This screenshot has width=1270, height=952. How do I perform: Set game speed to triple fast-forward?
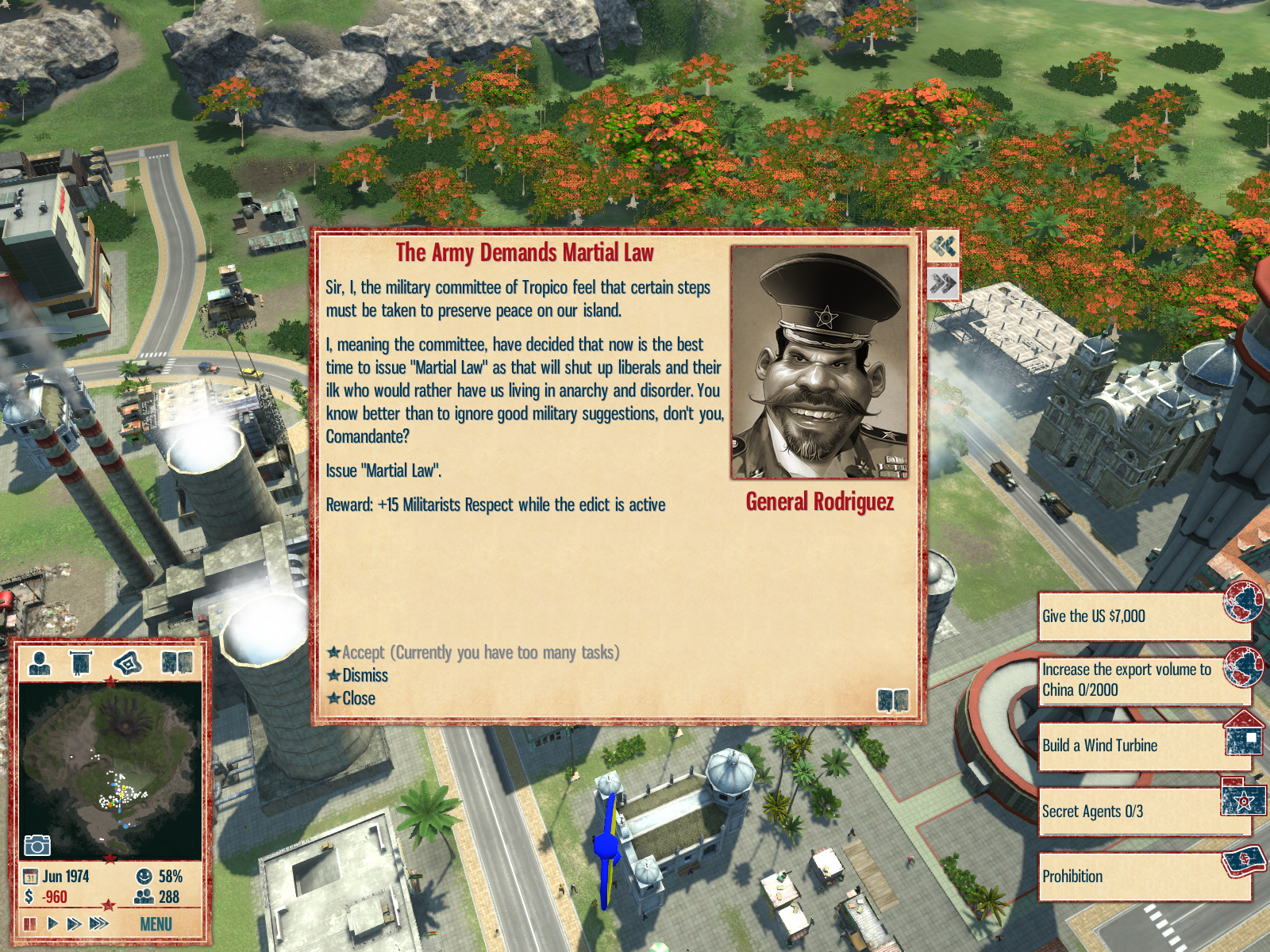[99, 923]
